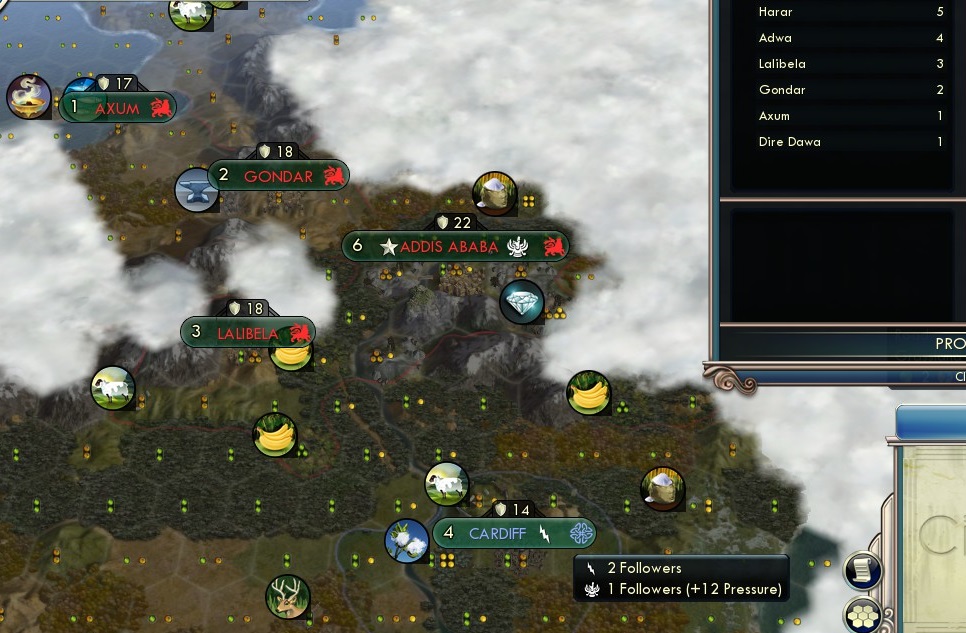The height and width of the screenshot is (633, 966).
Task: Open the Addis Ababa city banner
Action: coord(455,247)
